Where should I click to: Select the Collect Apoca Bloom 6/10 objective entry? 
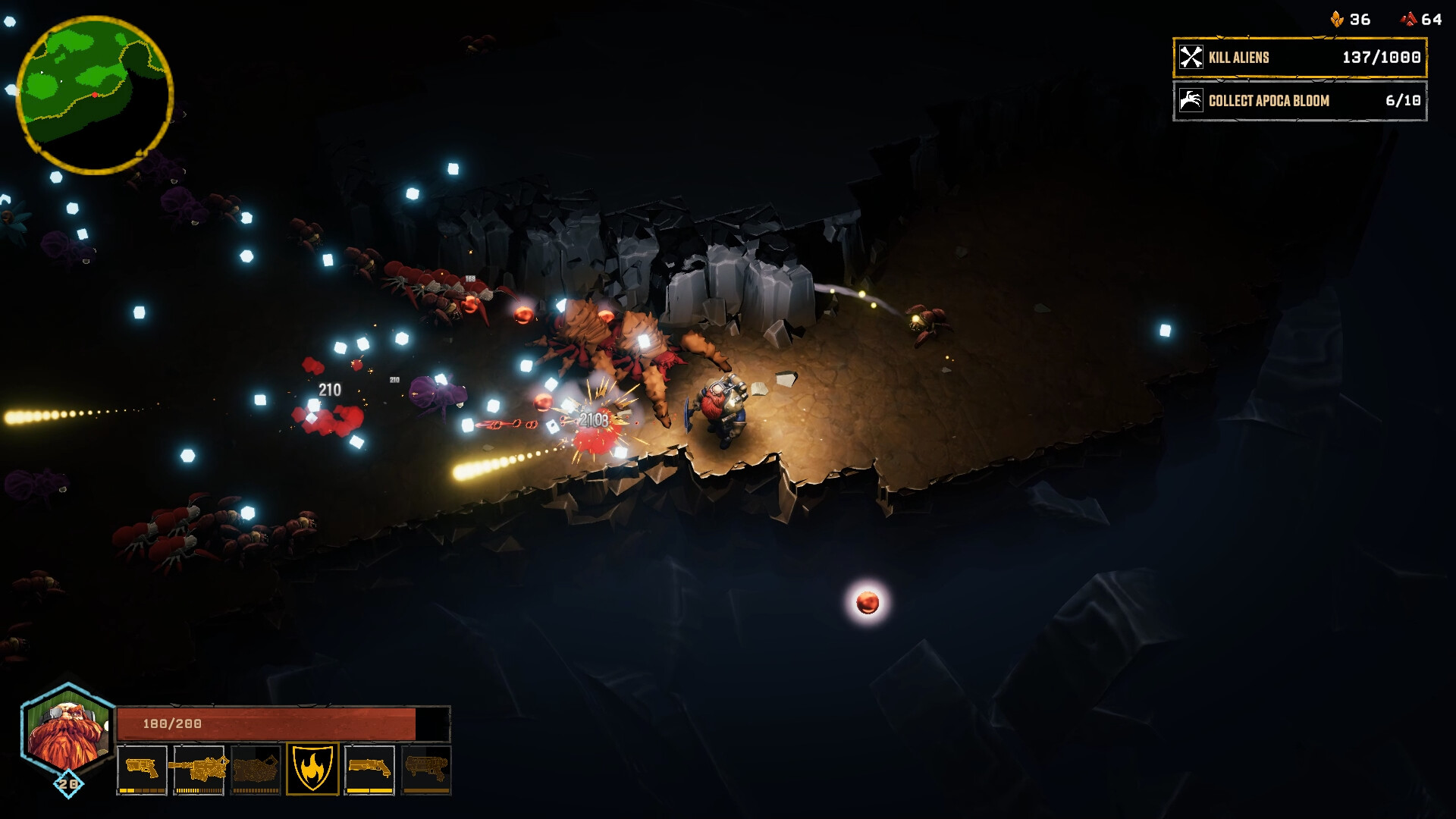click(1299, 100)
